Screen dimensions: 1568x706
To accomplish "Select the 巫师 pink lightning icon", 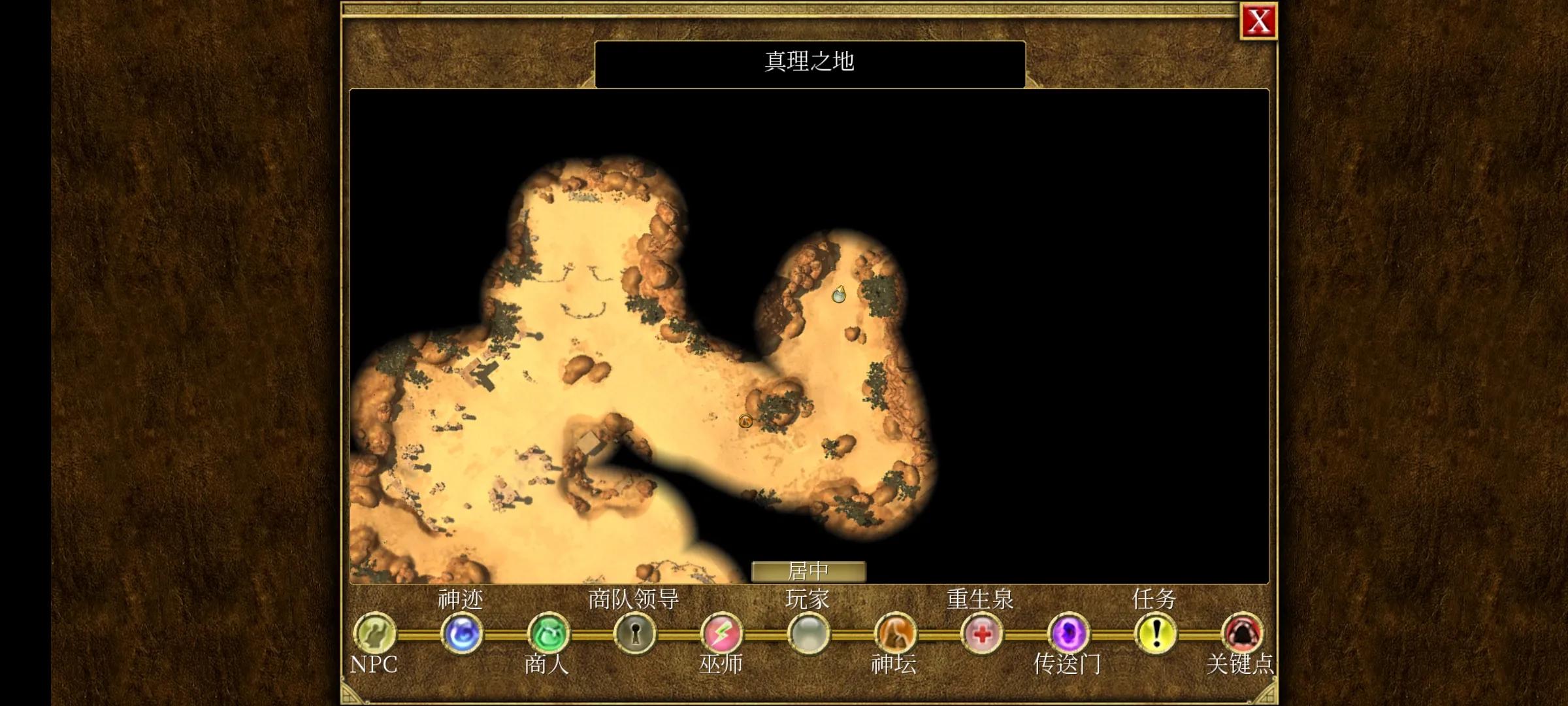I will 722,633.
